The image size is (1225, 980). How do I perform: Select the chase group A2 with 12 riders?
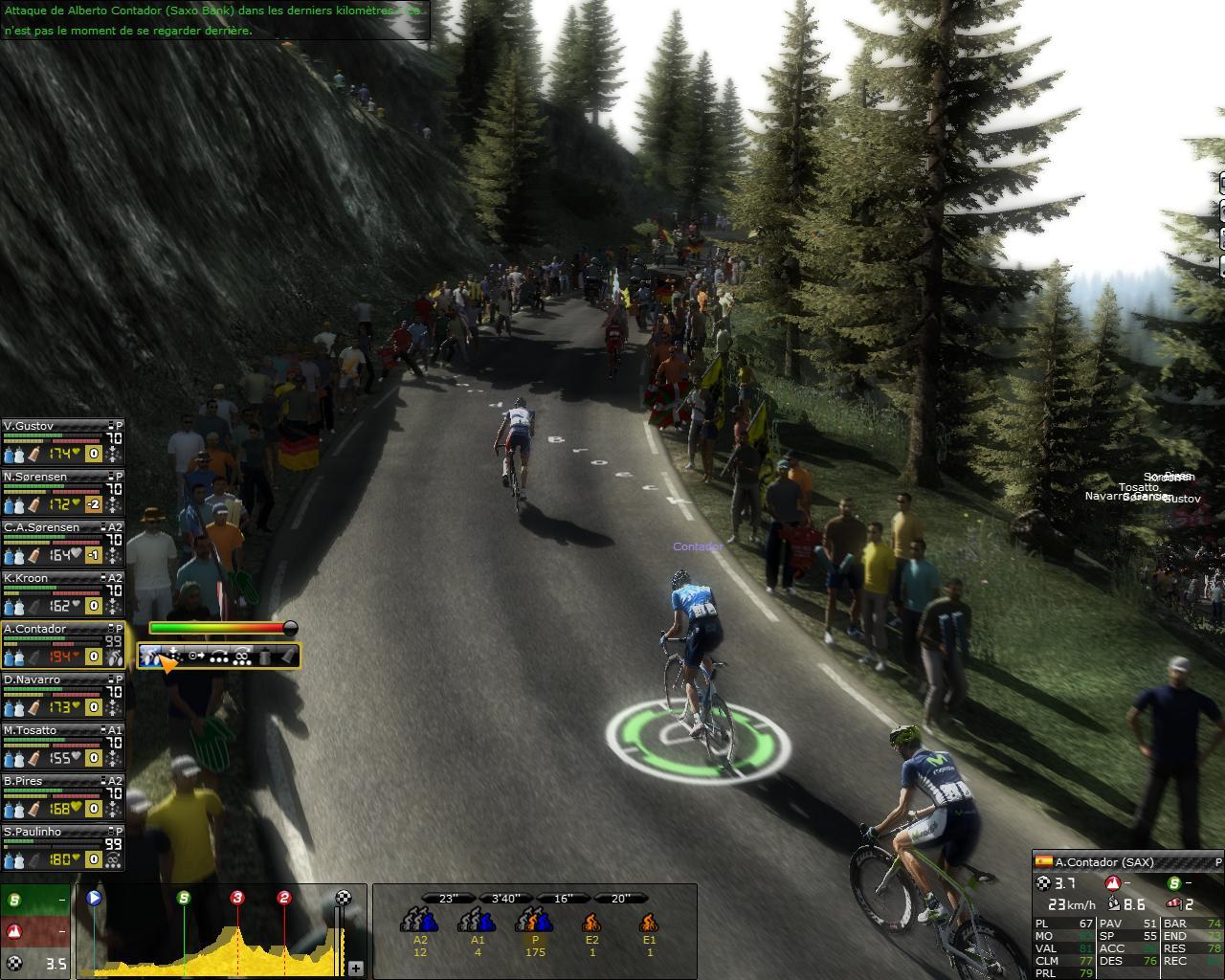point(419,925)
